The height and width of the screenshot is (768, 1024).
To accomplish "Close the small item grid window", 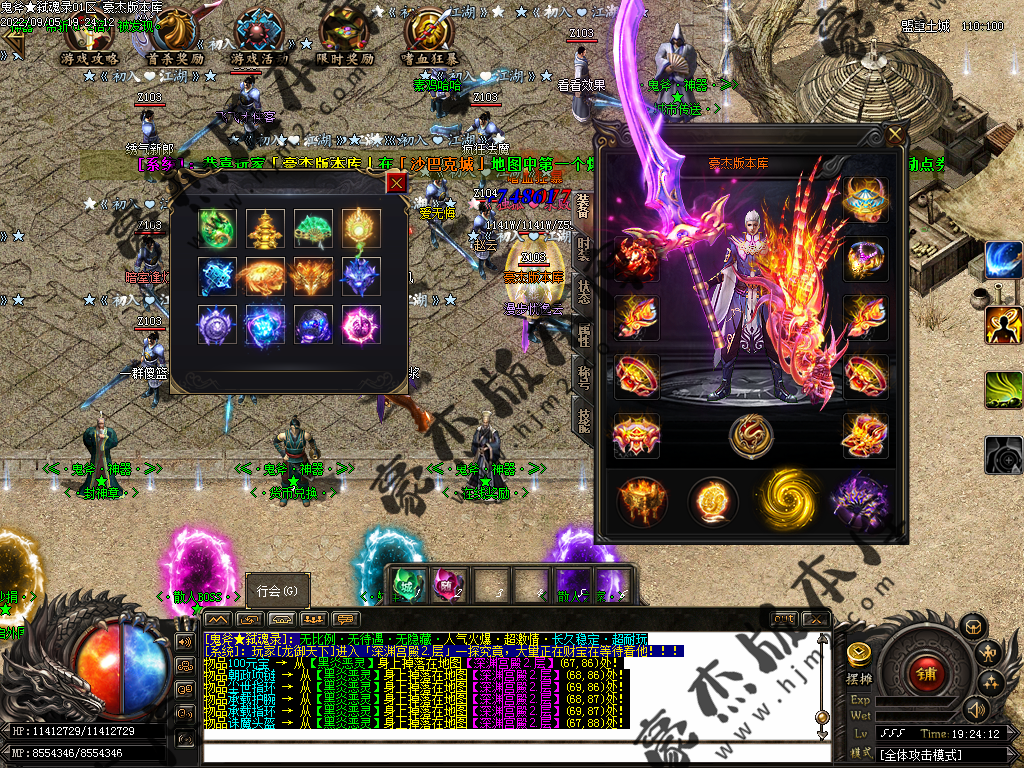I will tap(397, 182).
